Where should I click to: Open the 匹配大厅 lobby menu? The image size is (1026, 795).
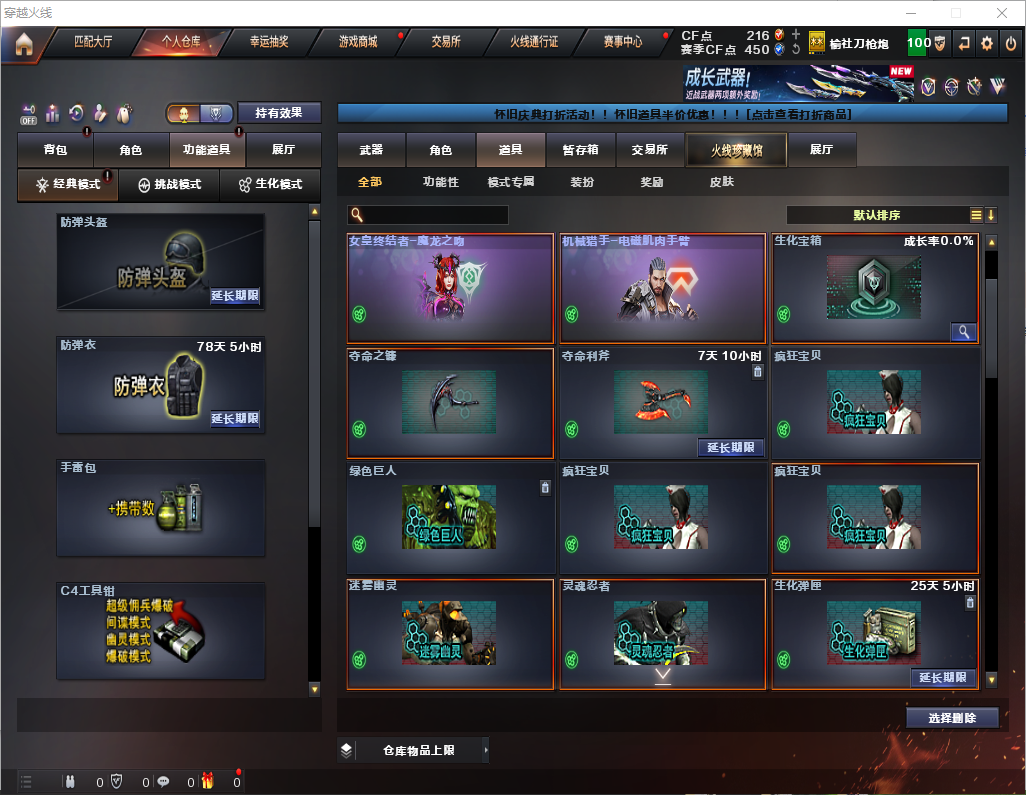[x=93, y=42]
